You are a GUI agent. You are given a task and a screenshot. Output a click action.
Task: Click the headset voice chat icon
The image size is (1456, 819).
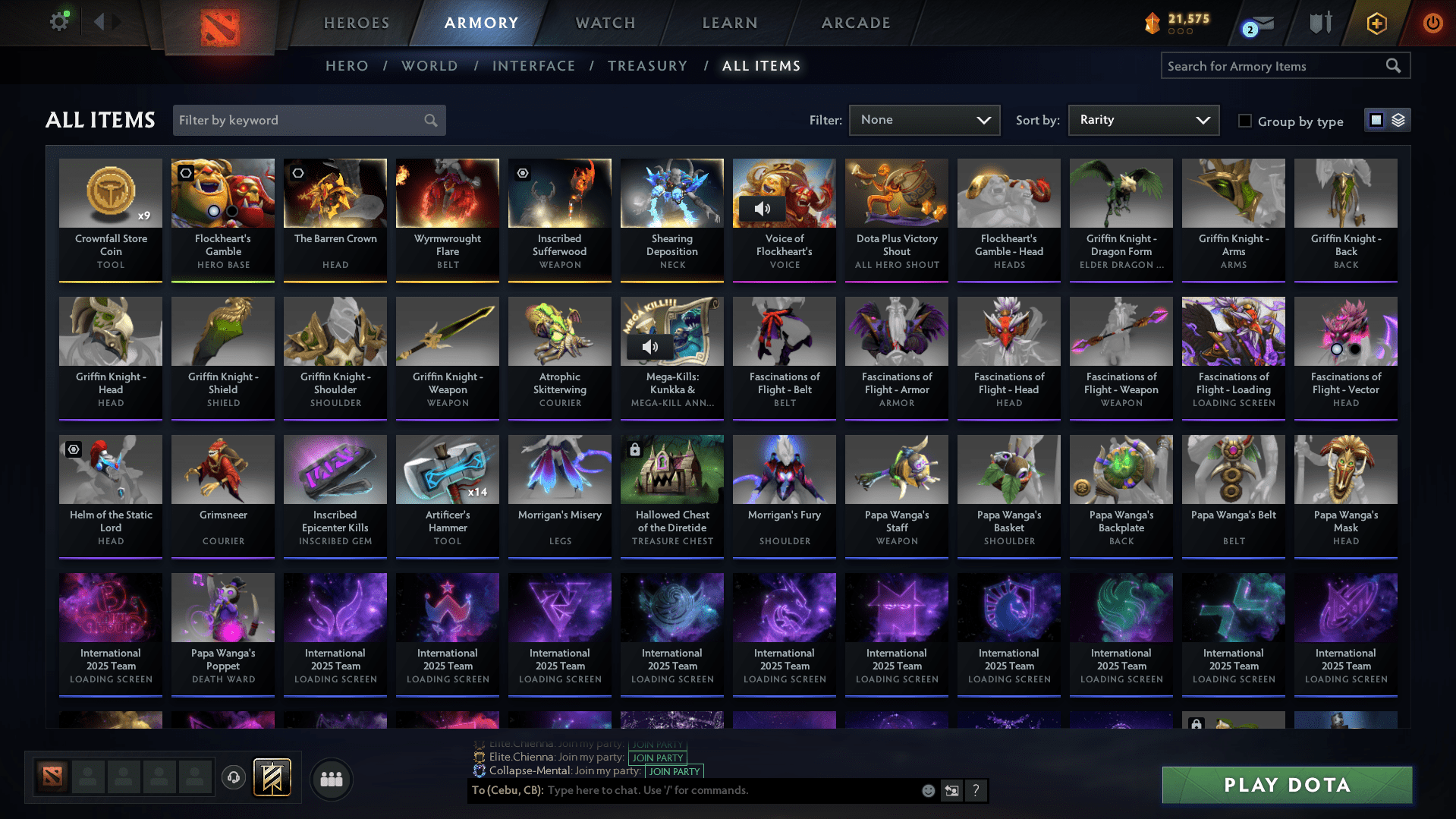pos(233,777)
